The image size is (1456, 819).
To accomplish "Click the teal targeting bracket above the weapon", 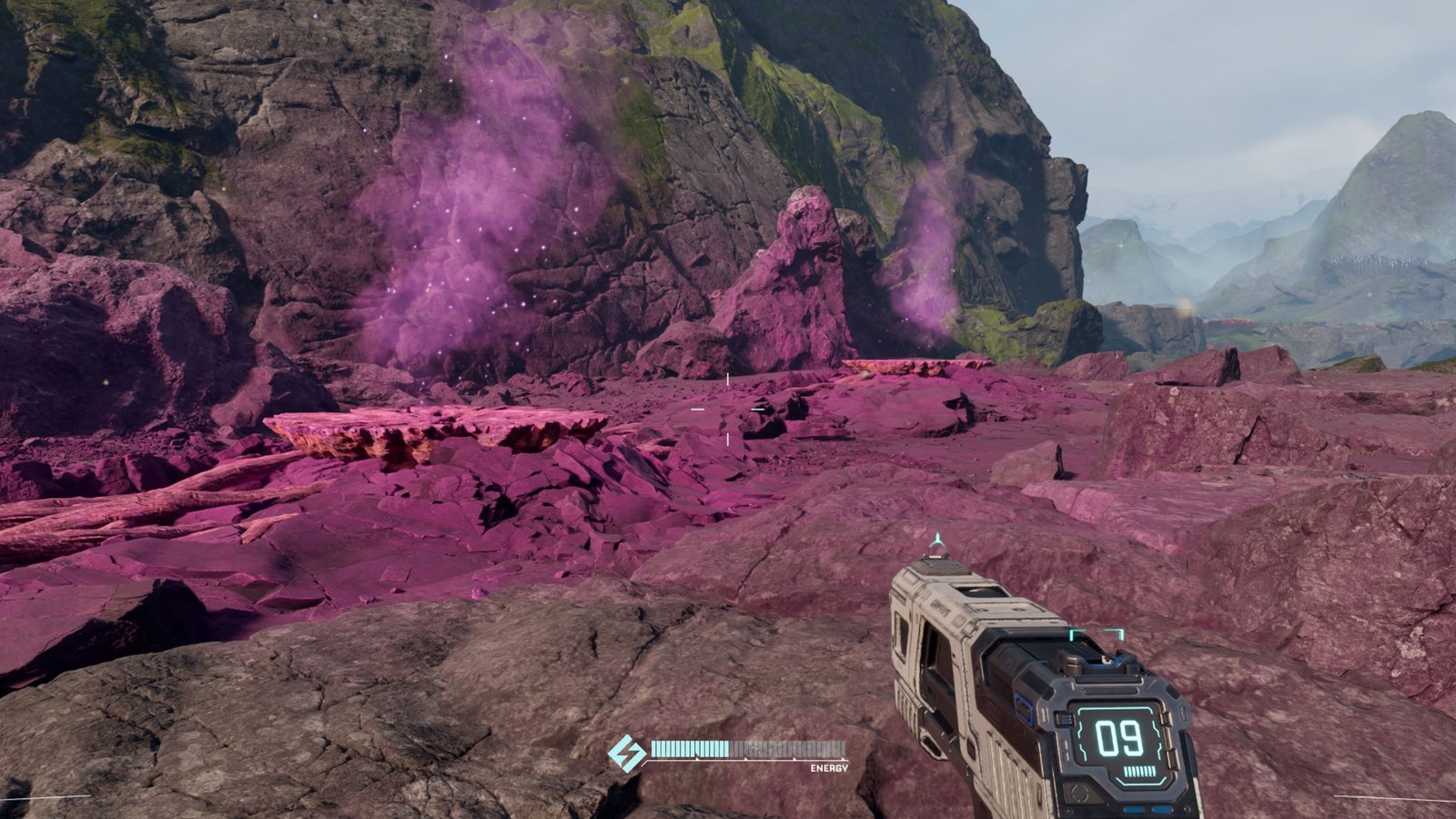I will (1097, 634).
